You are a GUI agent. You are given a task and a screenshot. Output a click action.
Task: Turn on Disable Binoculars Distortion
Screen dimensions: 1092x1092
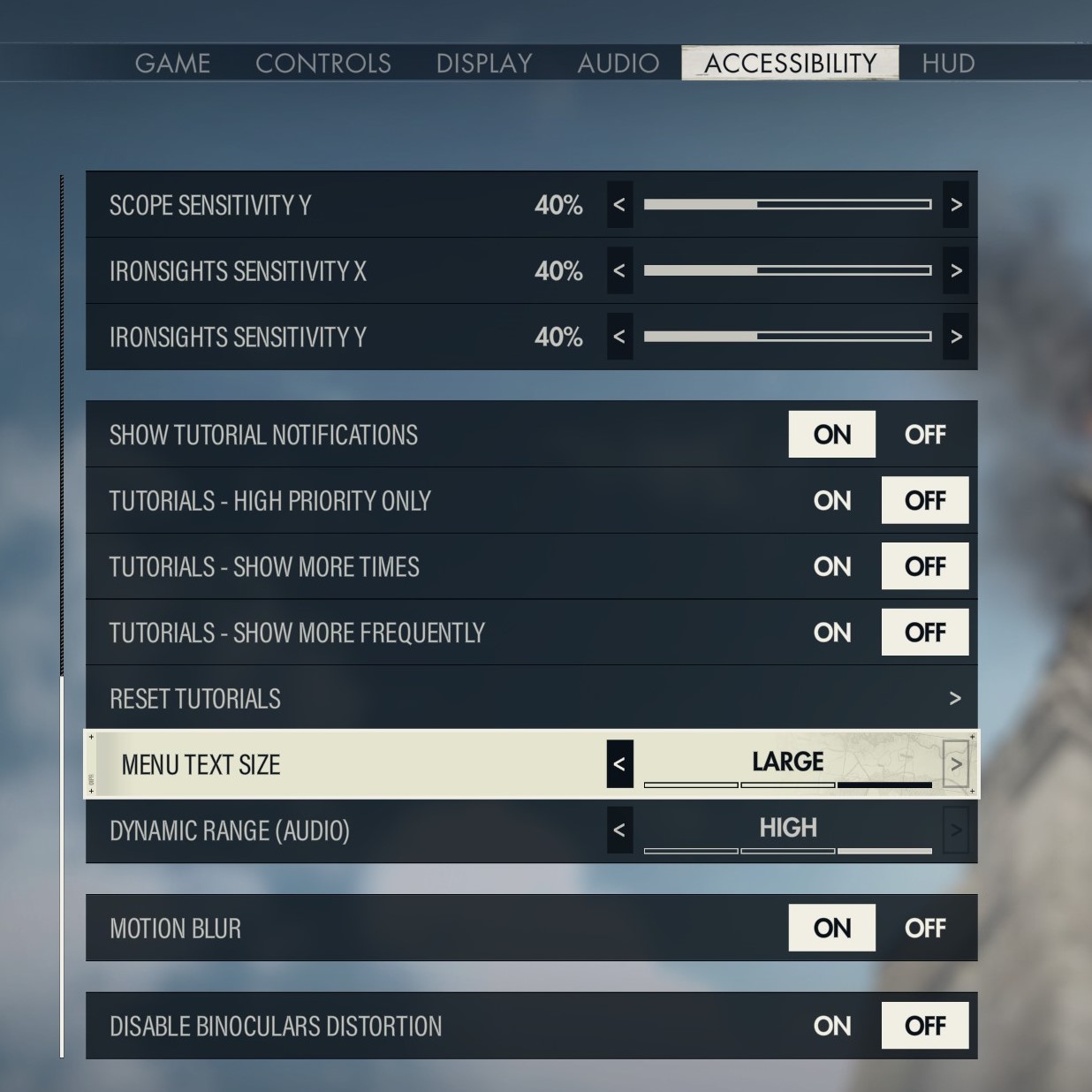pos(831,1026)
